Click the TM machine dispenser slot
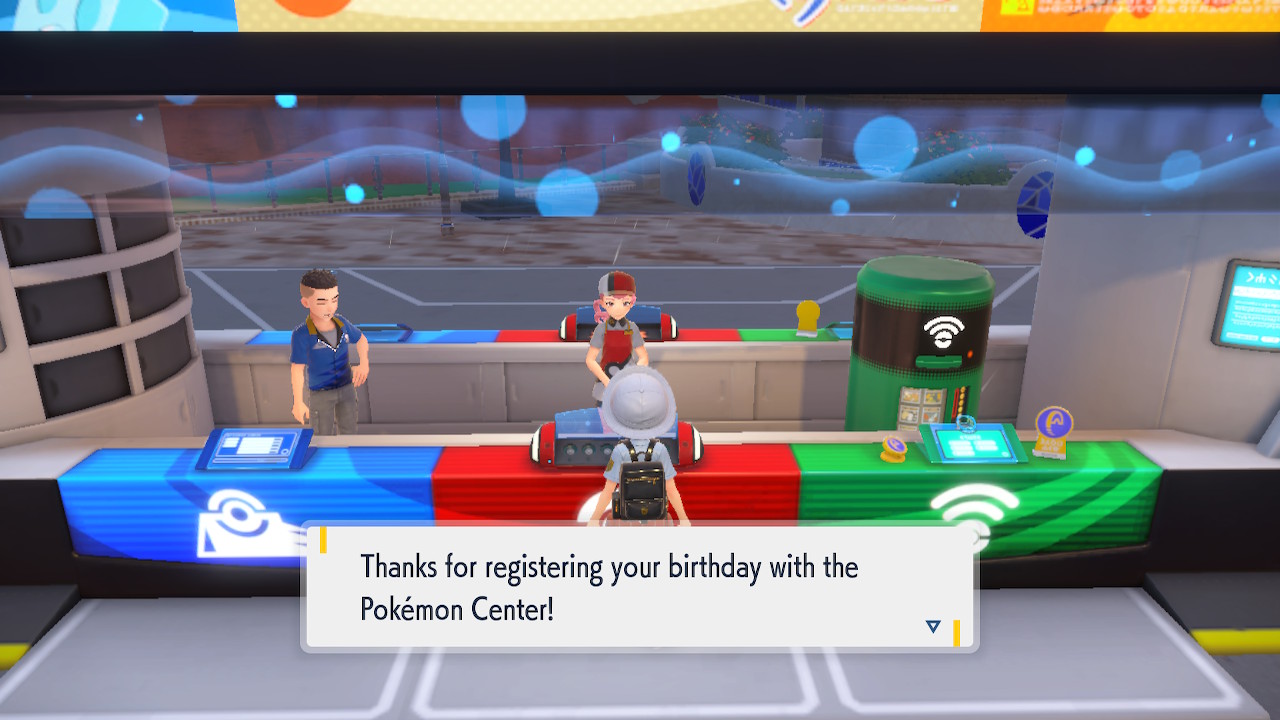This screenshot has width=1280, height=720. (938, 359)
